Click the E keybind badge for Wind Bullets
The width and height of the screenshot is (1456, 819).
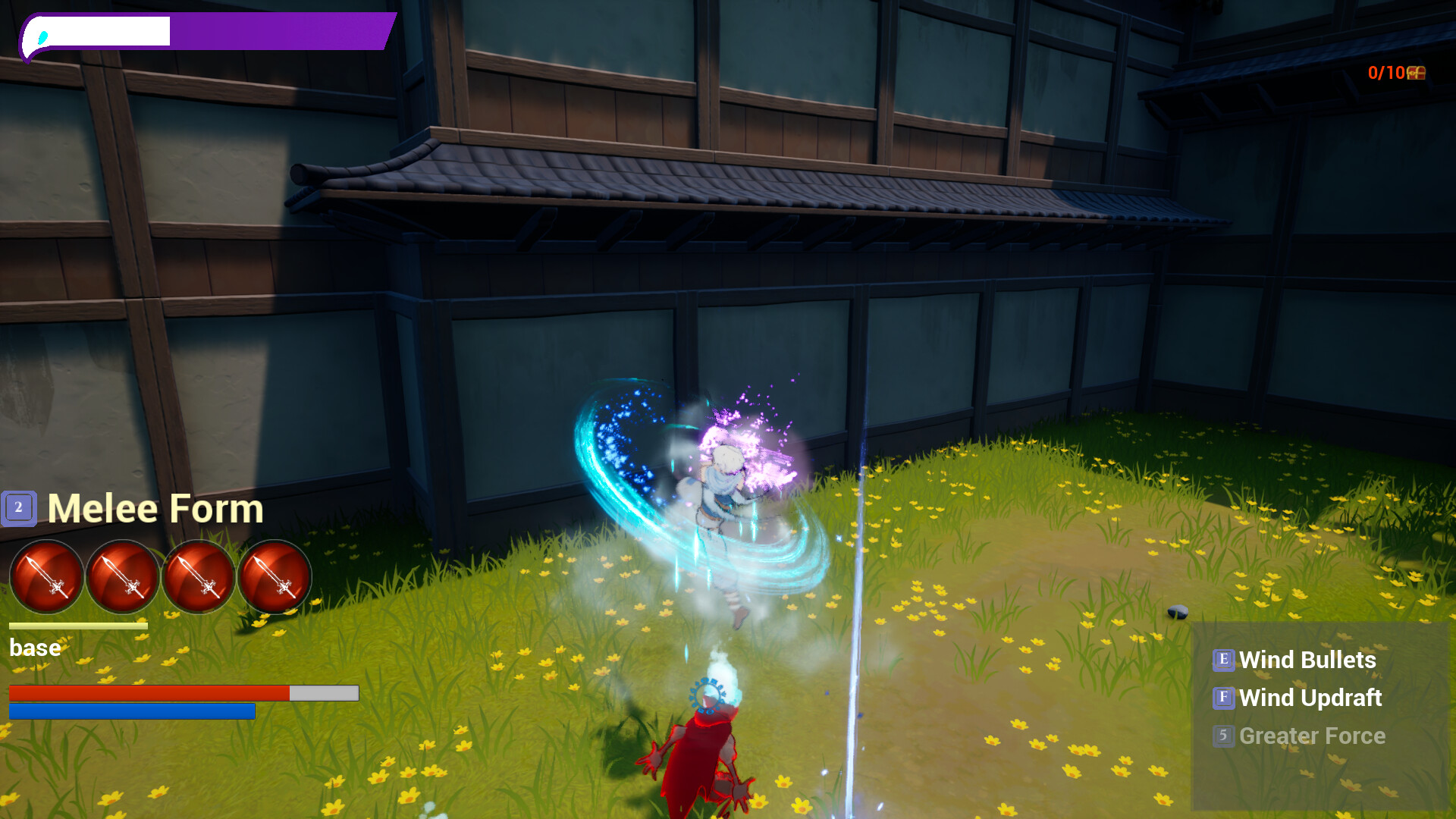tap(1224, 661)
